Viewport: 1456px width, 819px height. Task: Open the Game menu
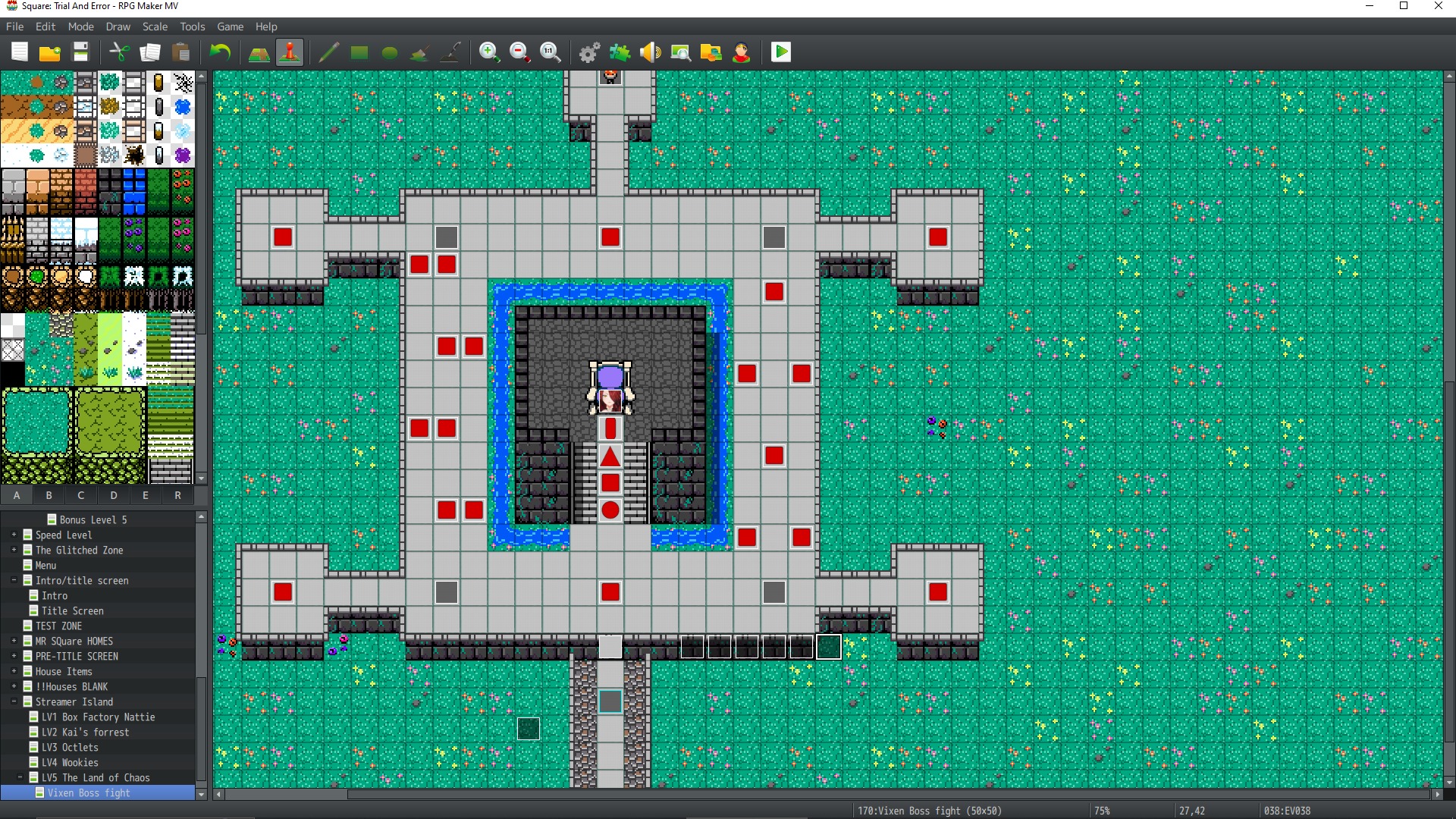(230, 27)
